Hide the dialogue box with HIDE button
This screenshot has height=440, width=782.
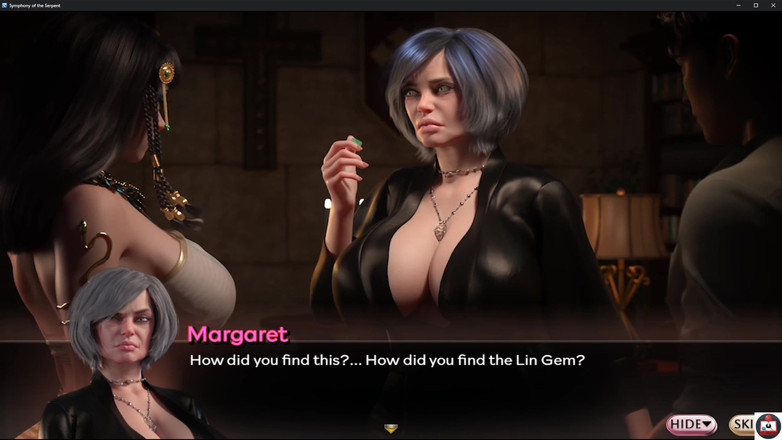coord(691,425)
